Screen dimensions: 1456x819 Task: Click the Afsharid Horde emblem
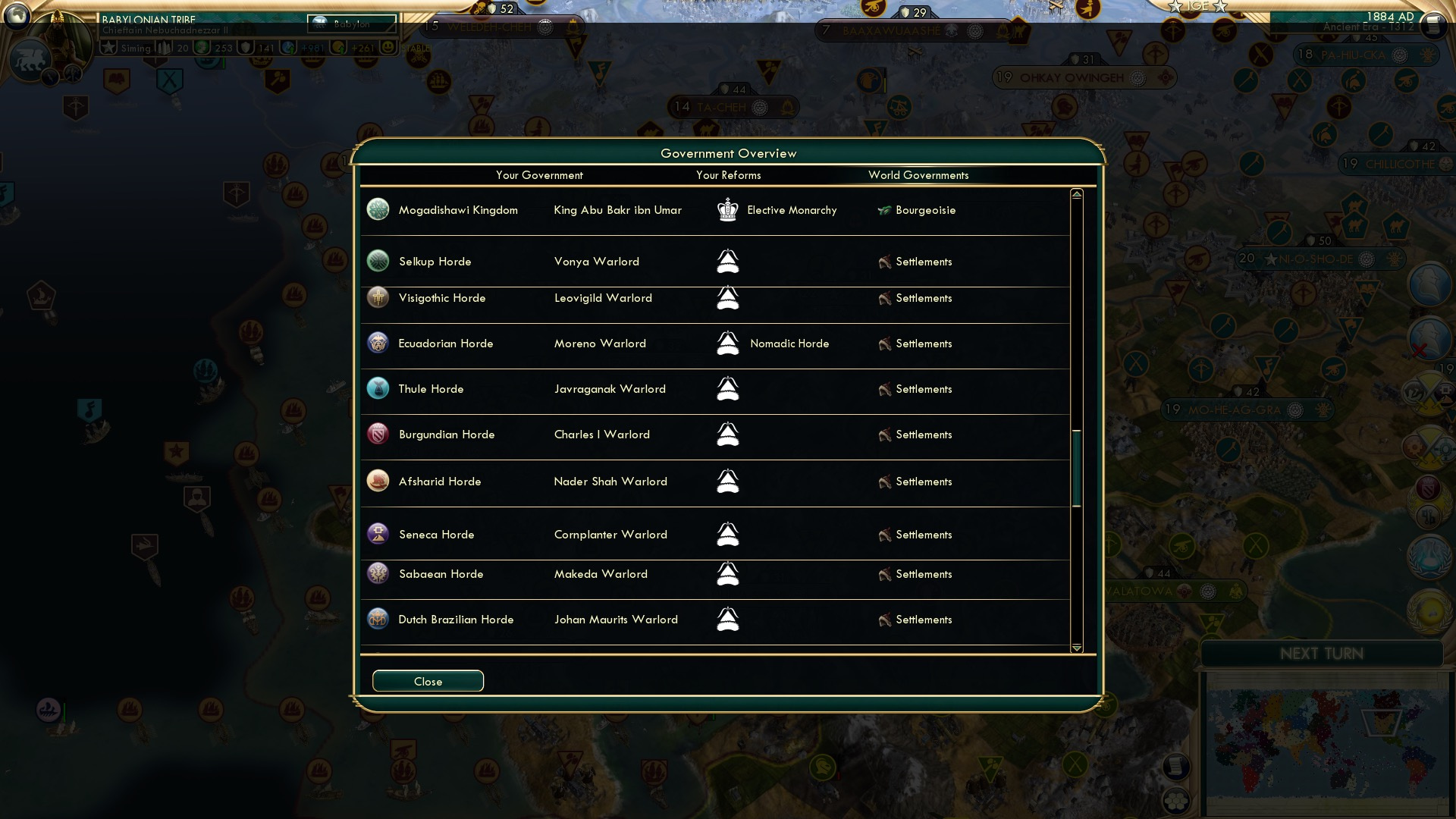[378, 481]
